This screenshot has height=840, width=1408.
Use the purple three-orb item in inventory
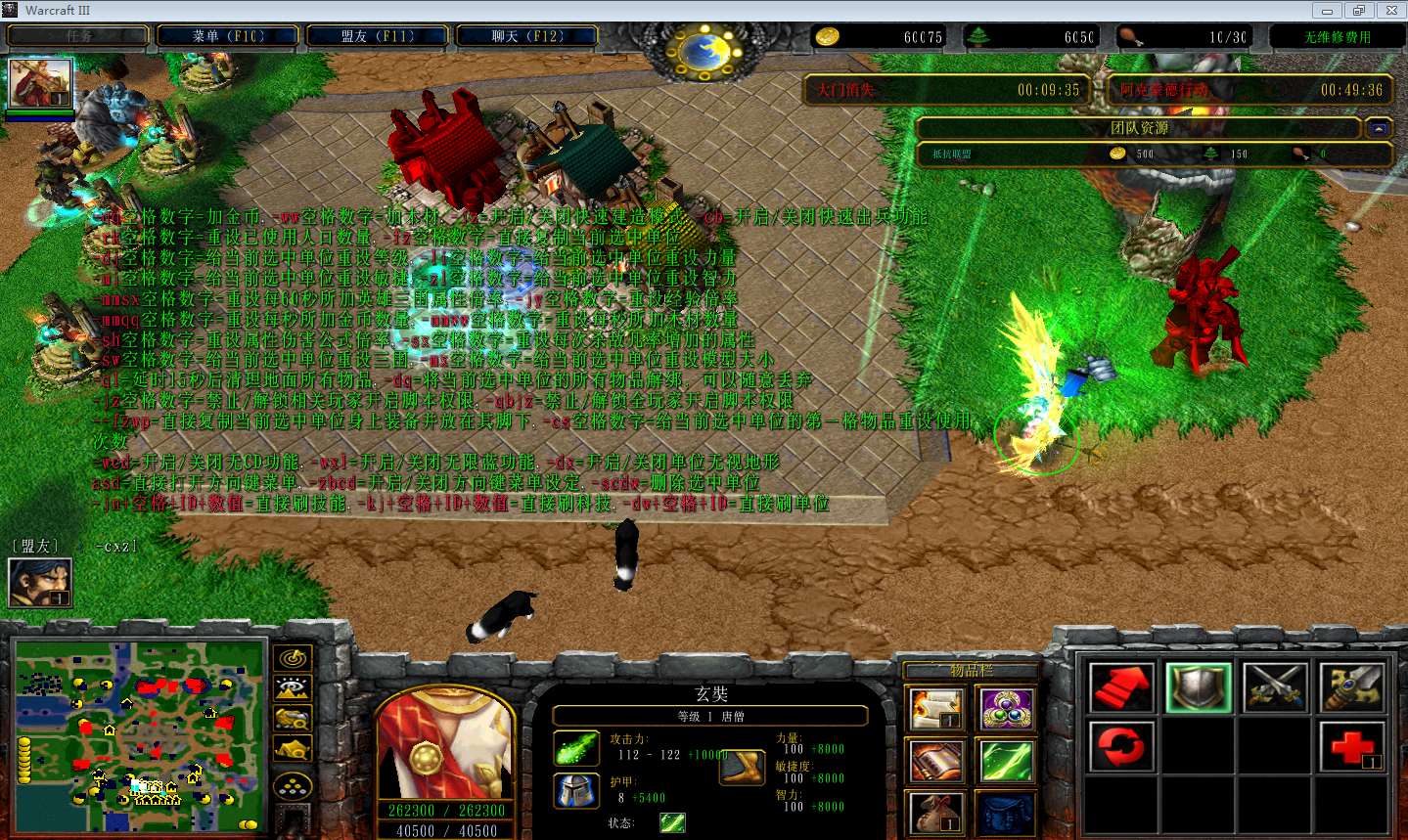1007,709
